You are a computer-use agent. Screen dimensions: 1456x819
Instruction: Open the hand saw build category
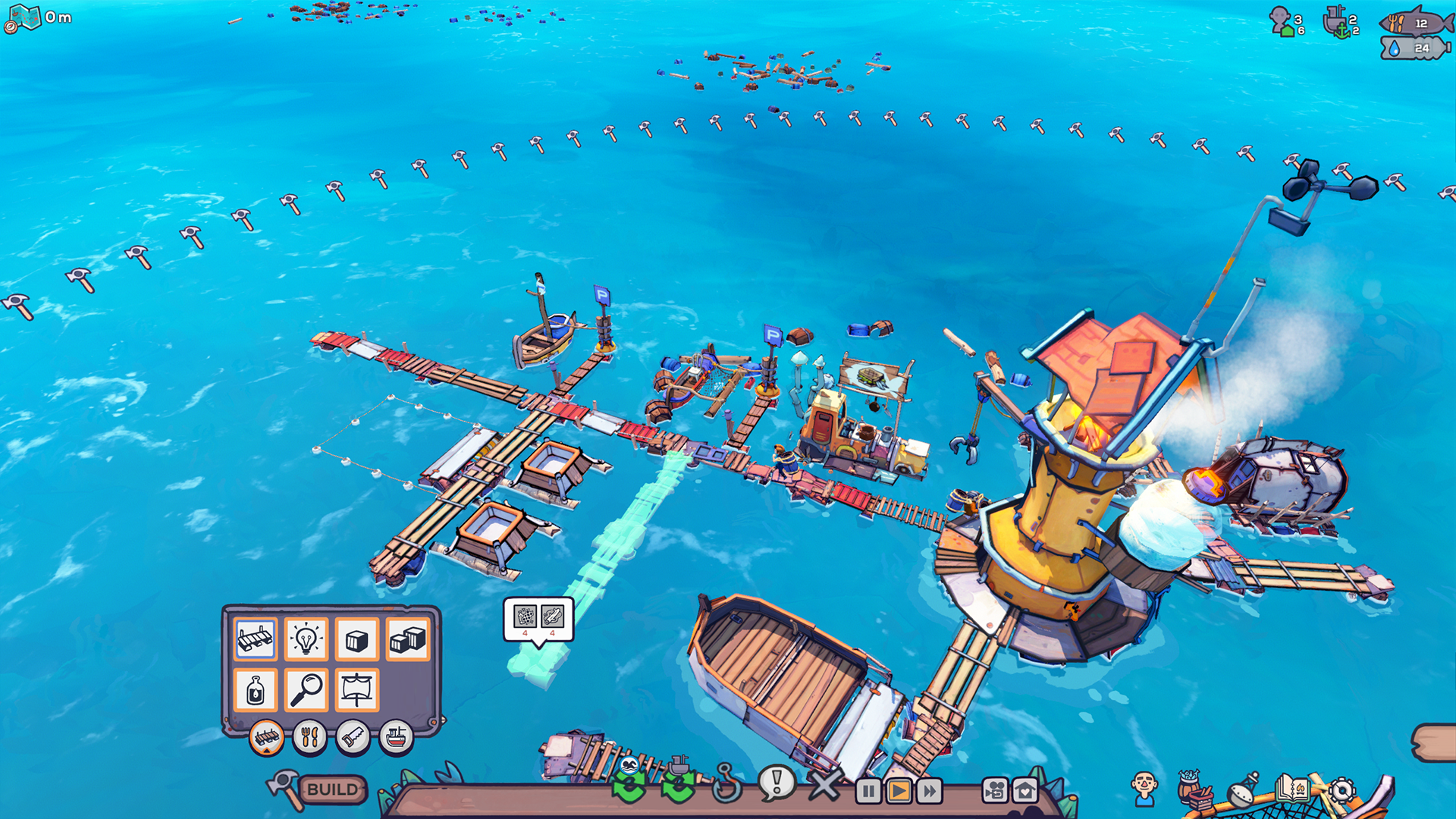353,736
